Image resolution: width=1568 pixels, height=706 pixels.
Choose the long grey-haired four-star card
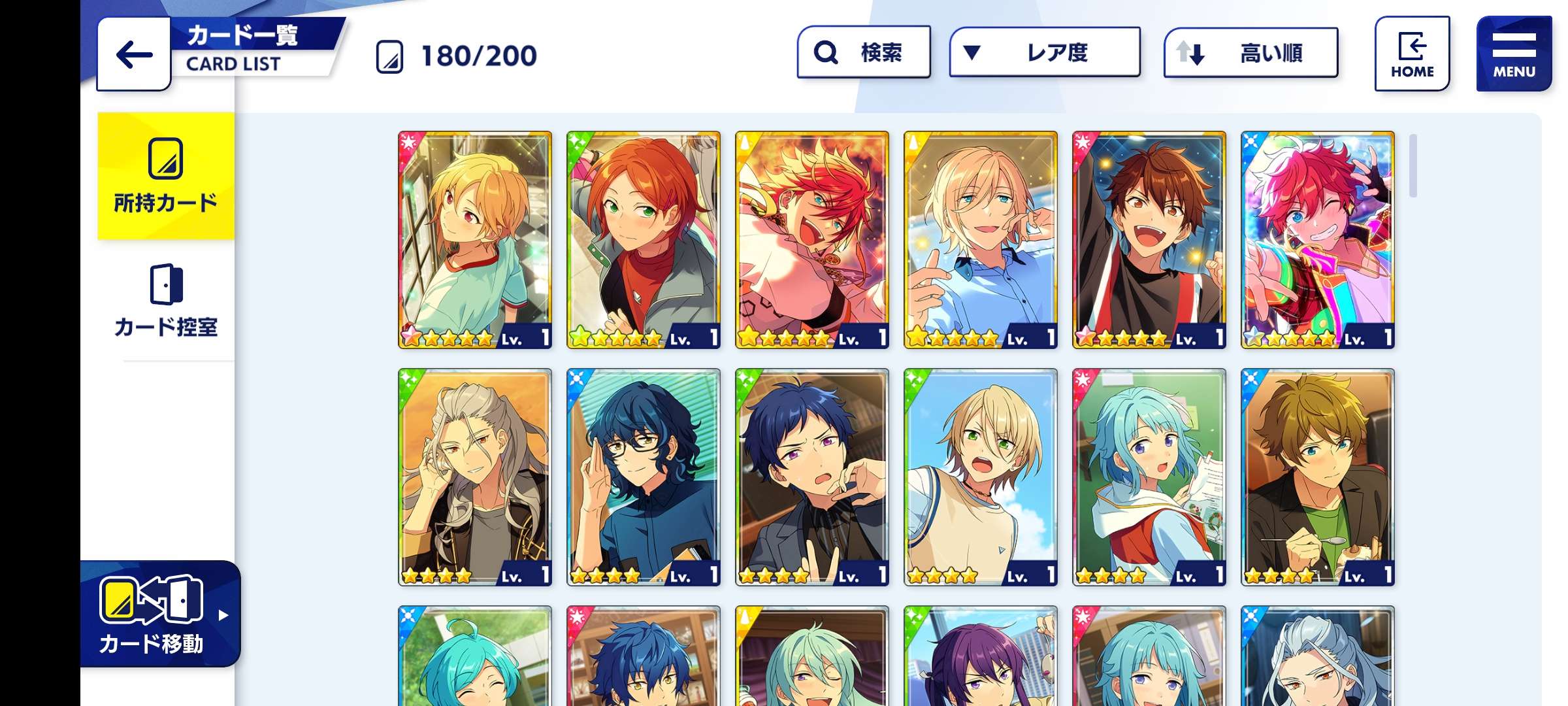click(x=475, y=477)
